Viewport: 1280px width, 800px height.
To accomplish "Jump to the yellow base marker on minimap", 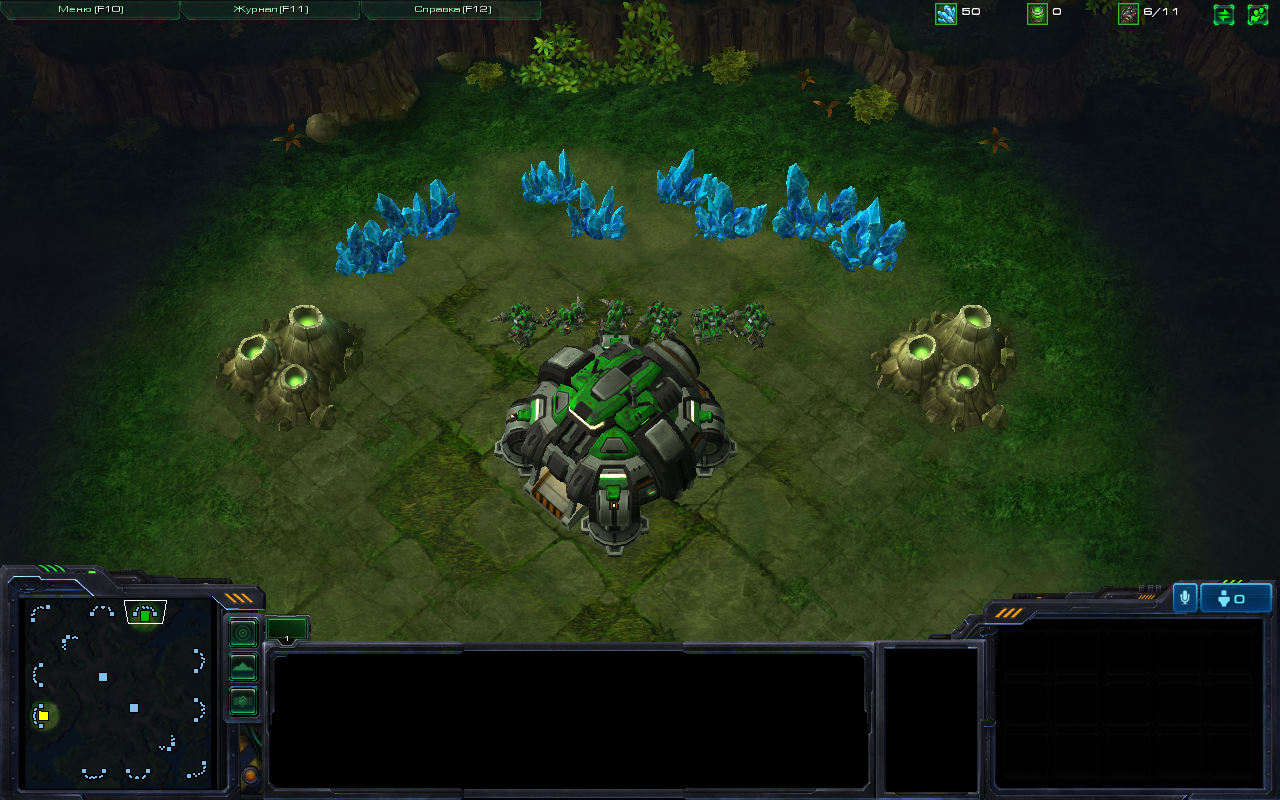I will point(43,716).
